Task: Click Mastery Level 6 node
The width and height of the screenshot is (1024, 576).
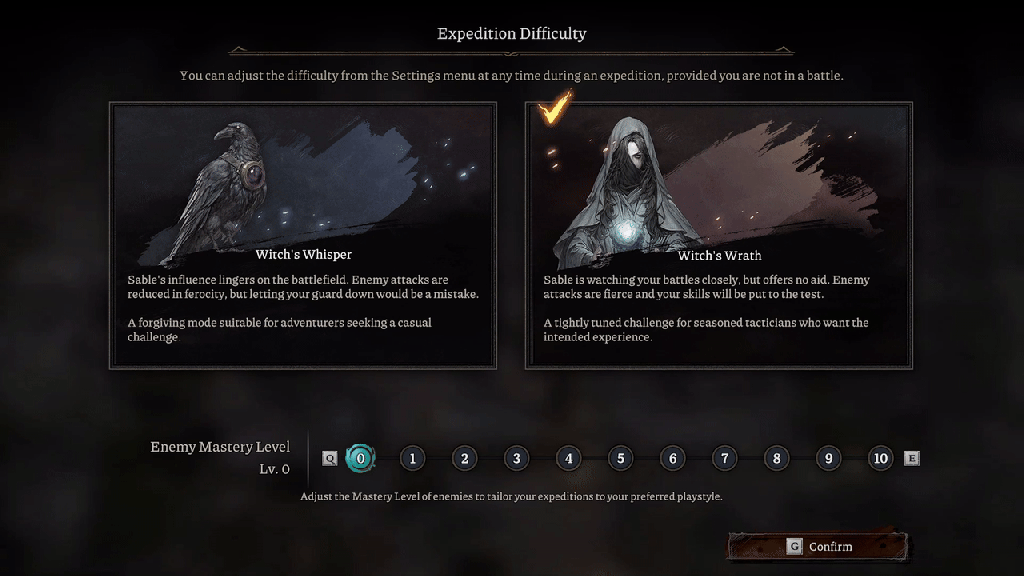Action: [x=672, y=459]
